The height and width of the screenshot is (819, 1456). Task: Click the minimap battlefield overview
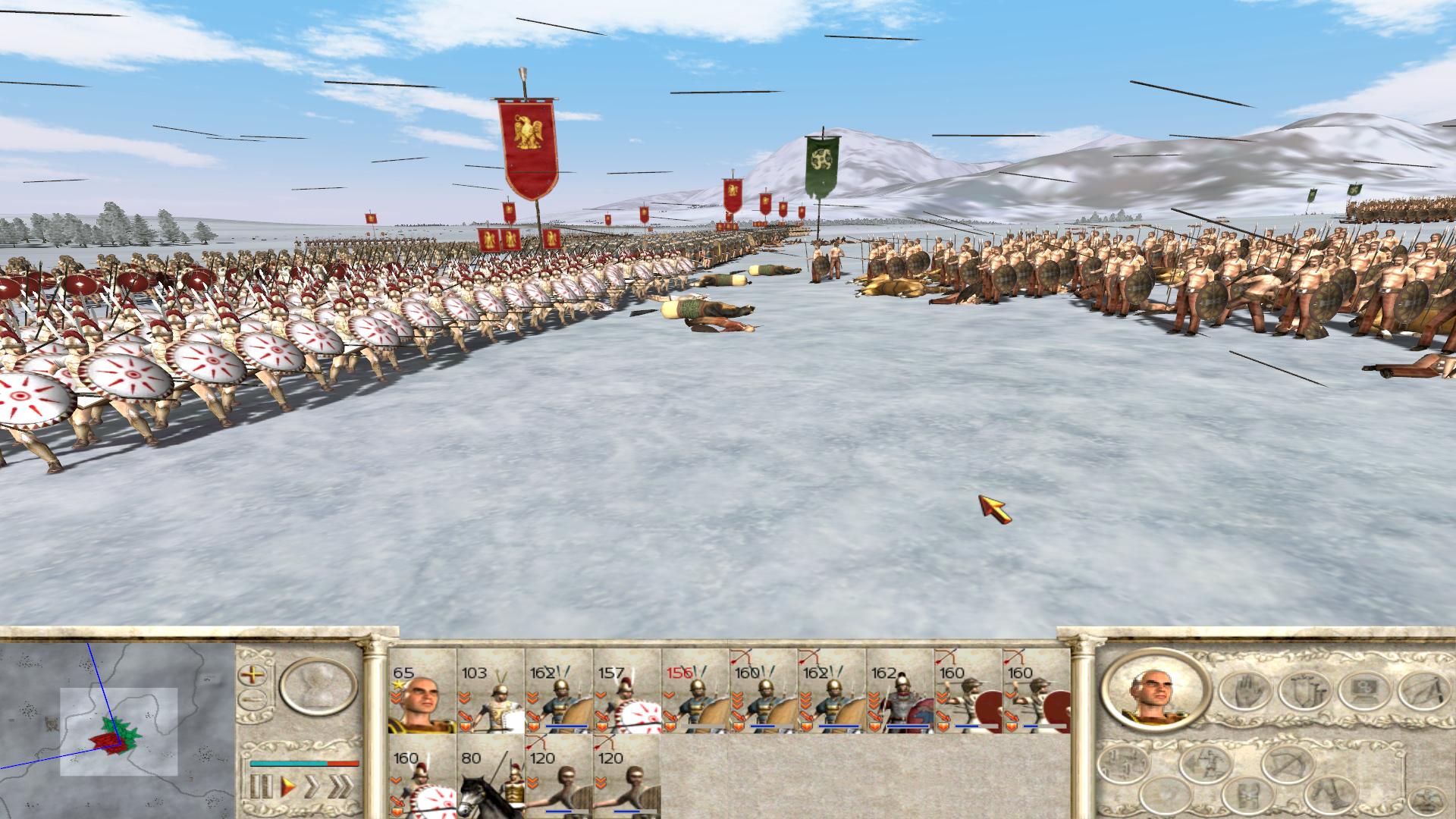click(x=118, y=732)
